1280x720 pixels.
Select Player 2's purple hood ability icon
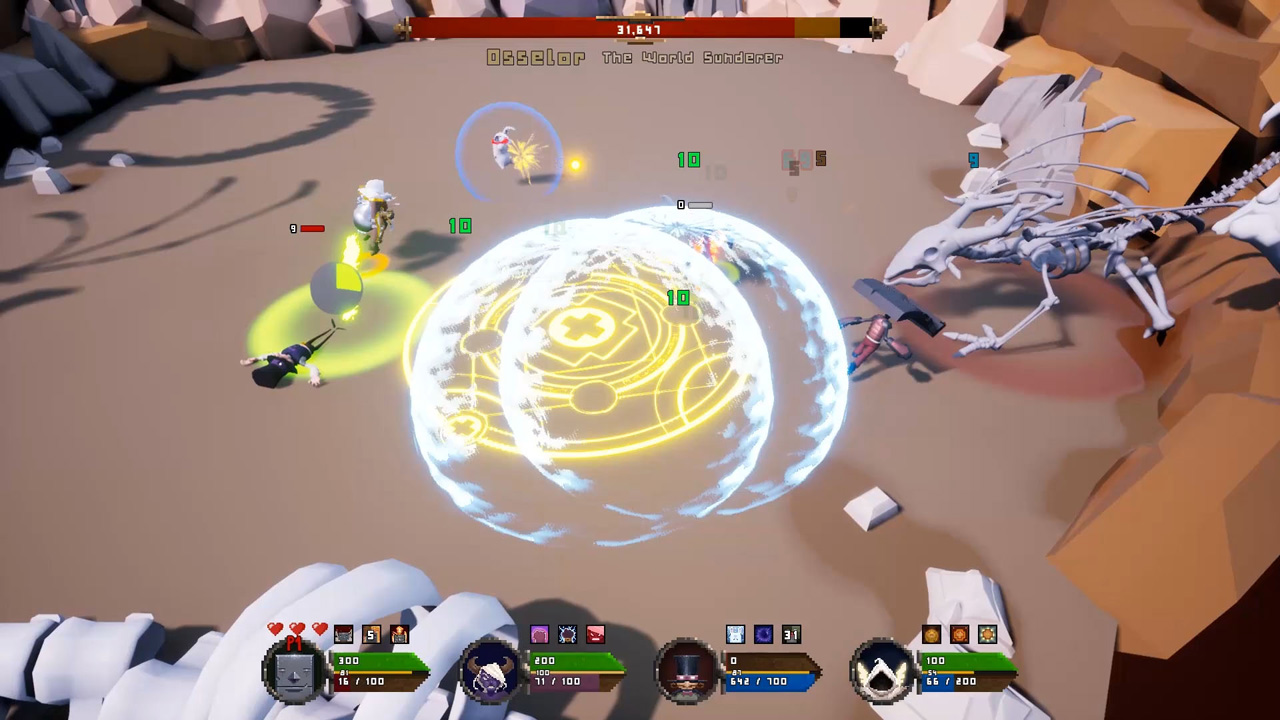tap(539, 634)
